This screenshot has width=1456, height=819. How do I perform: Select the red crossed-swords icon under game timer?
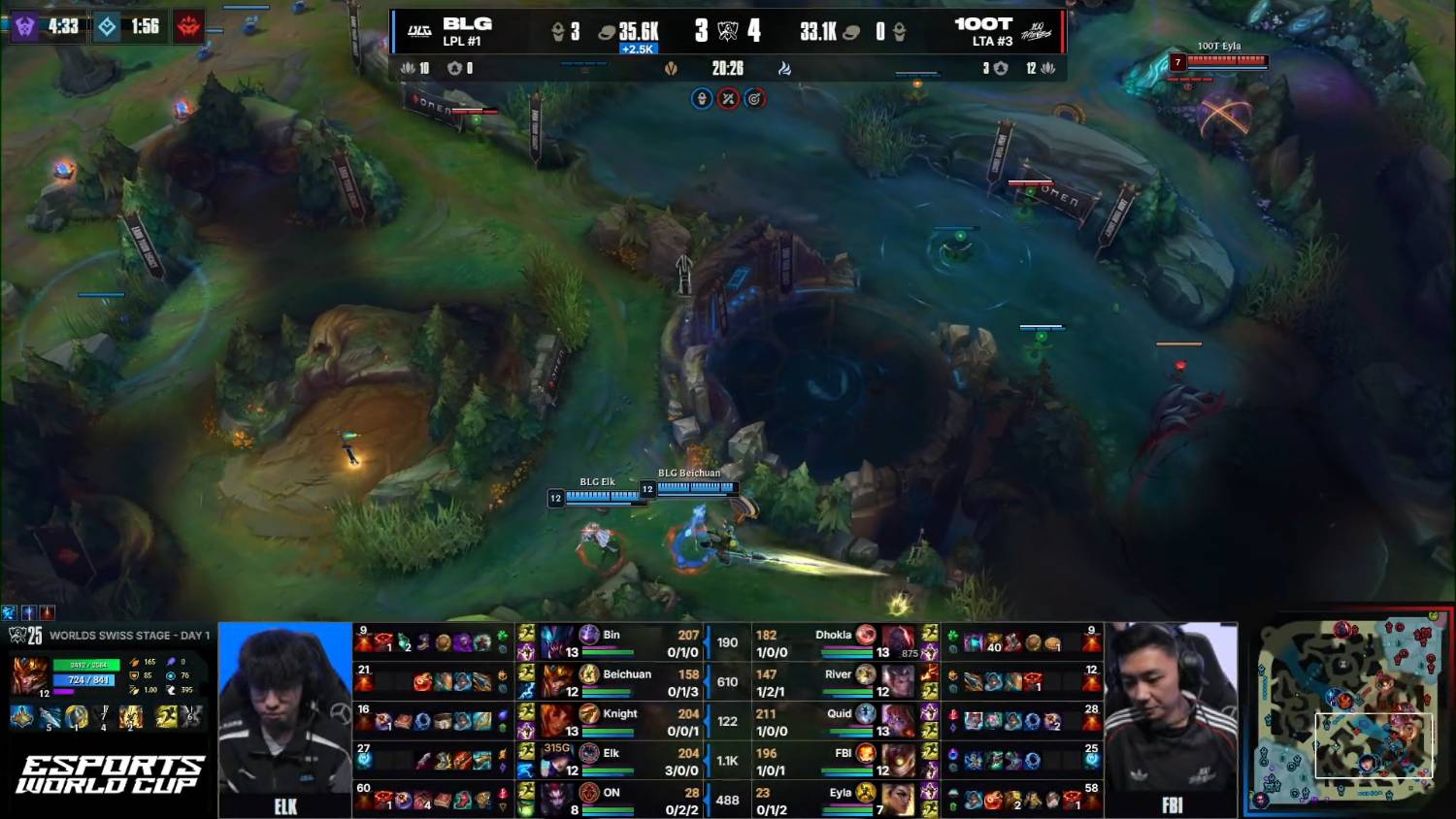(x=728, y=98)
